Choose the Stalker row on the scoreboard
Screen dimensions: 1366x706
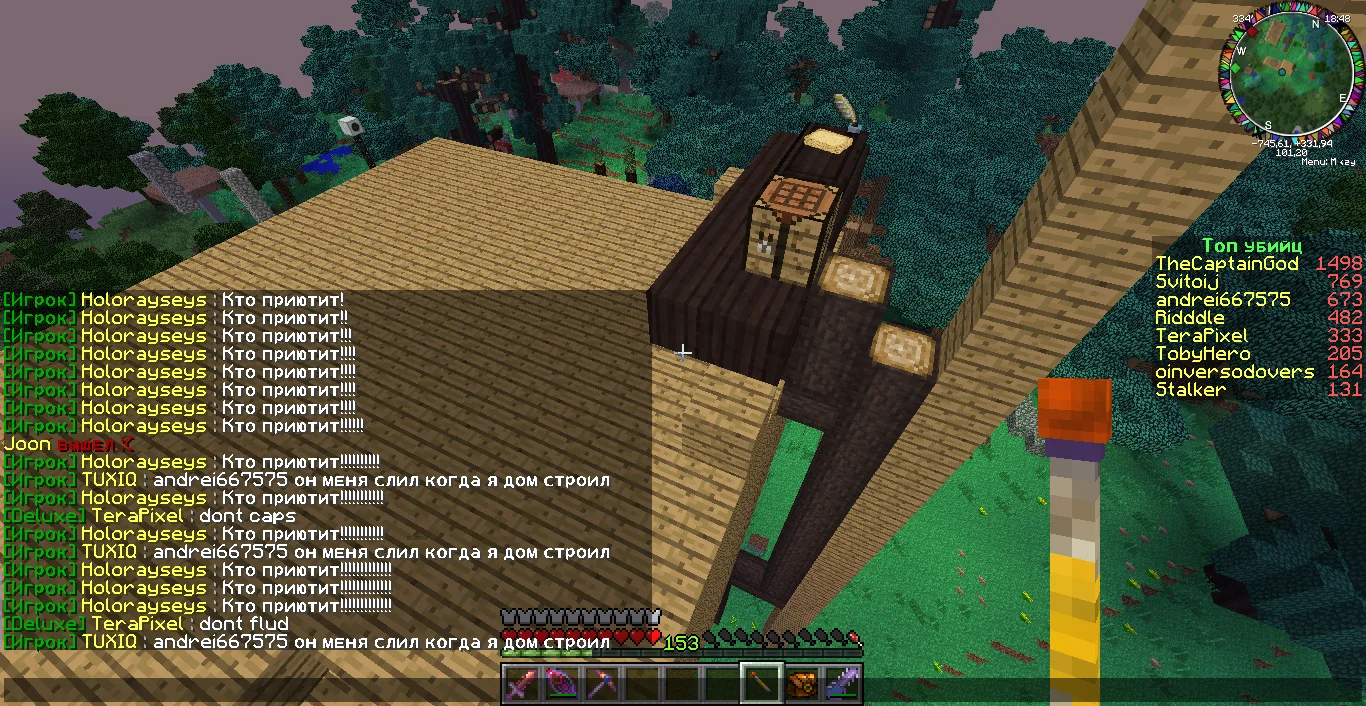pyautogui.click(x=1190, y=390)
